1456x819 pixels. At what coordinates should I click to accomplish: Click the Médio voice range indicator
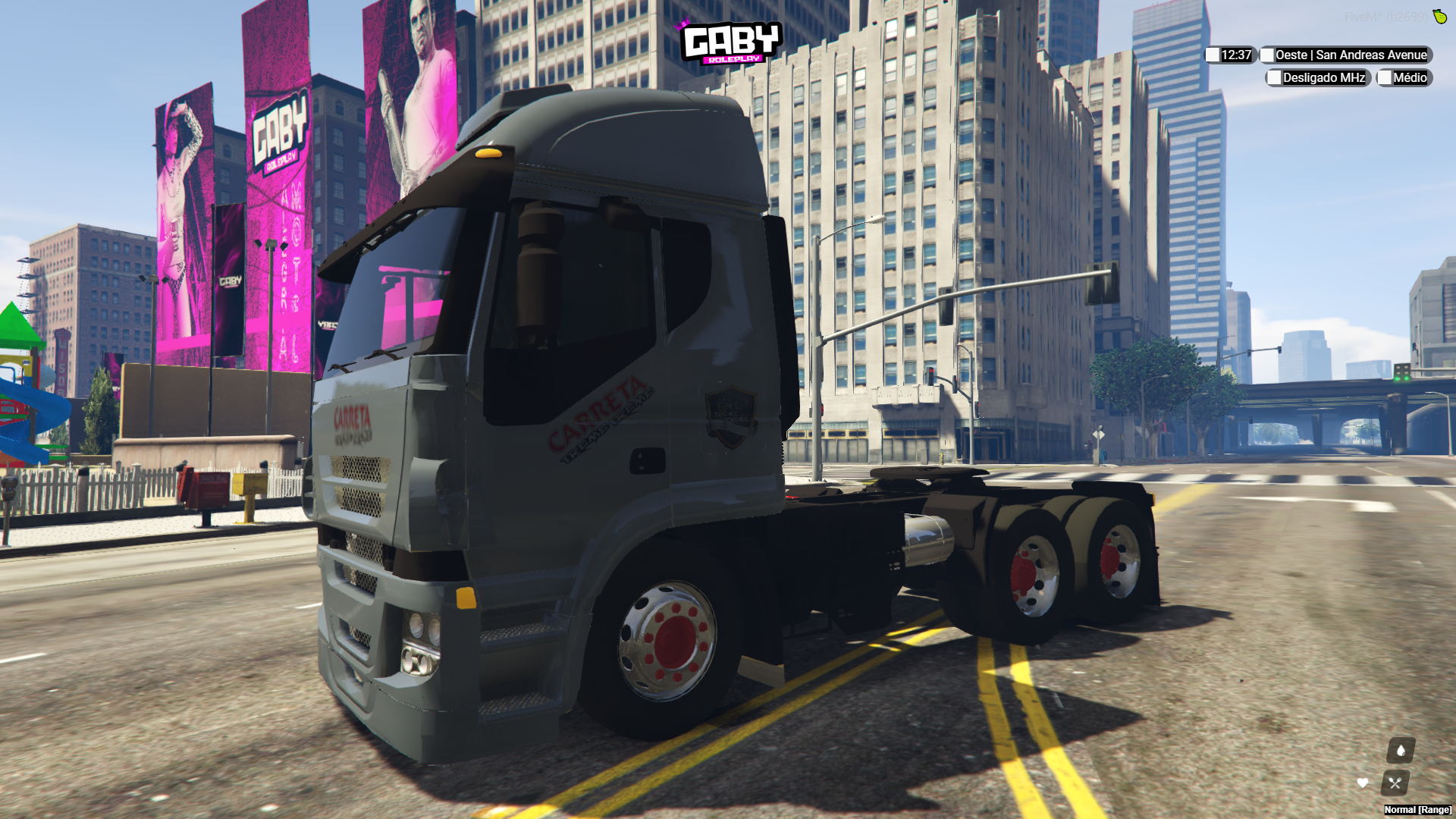click(1404, 77)
